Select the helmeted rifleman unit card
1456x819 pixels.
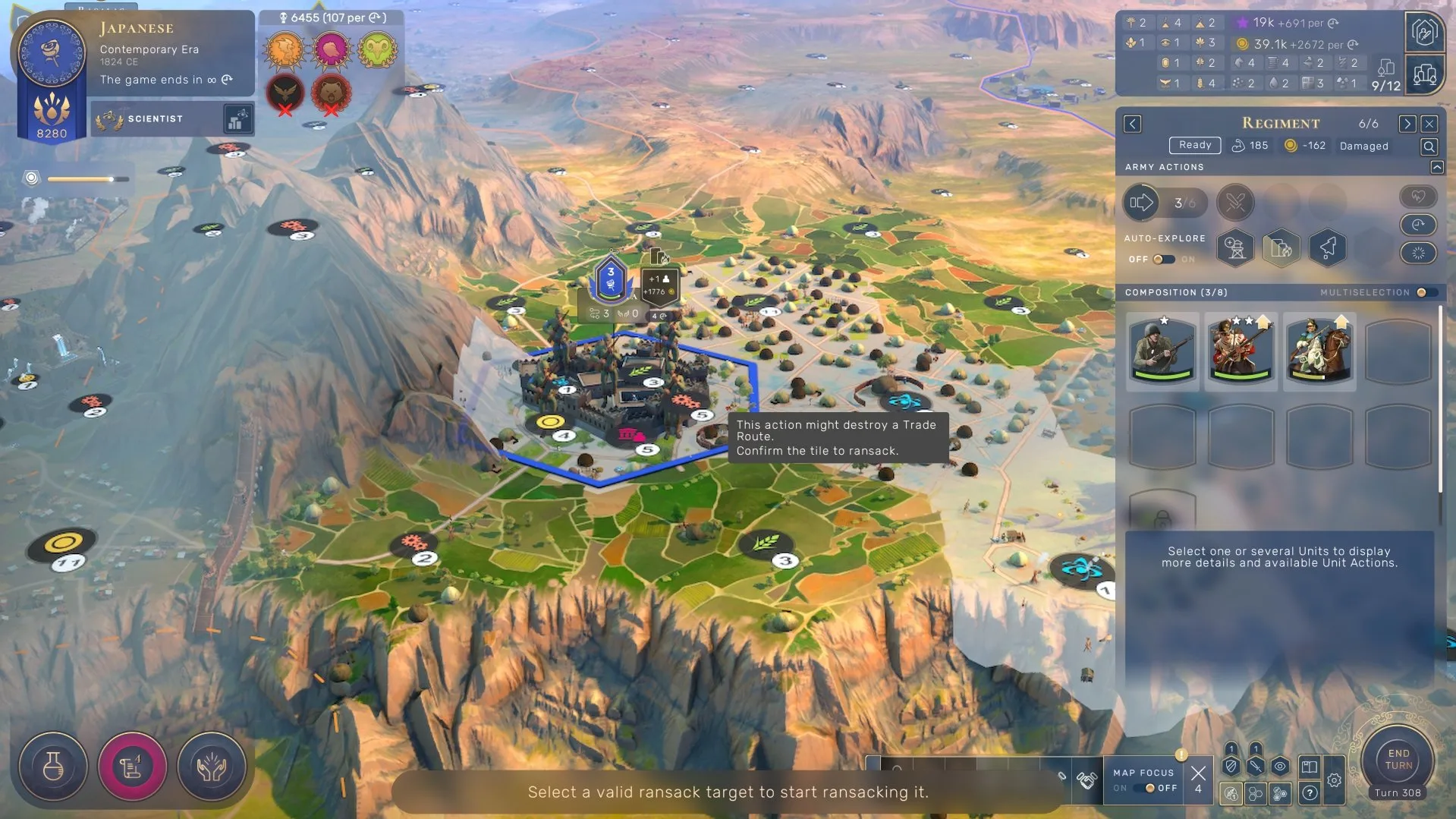tap(1162, 350)
